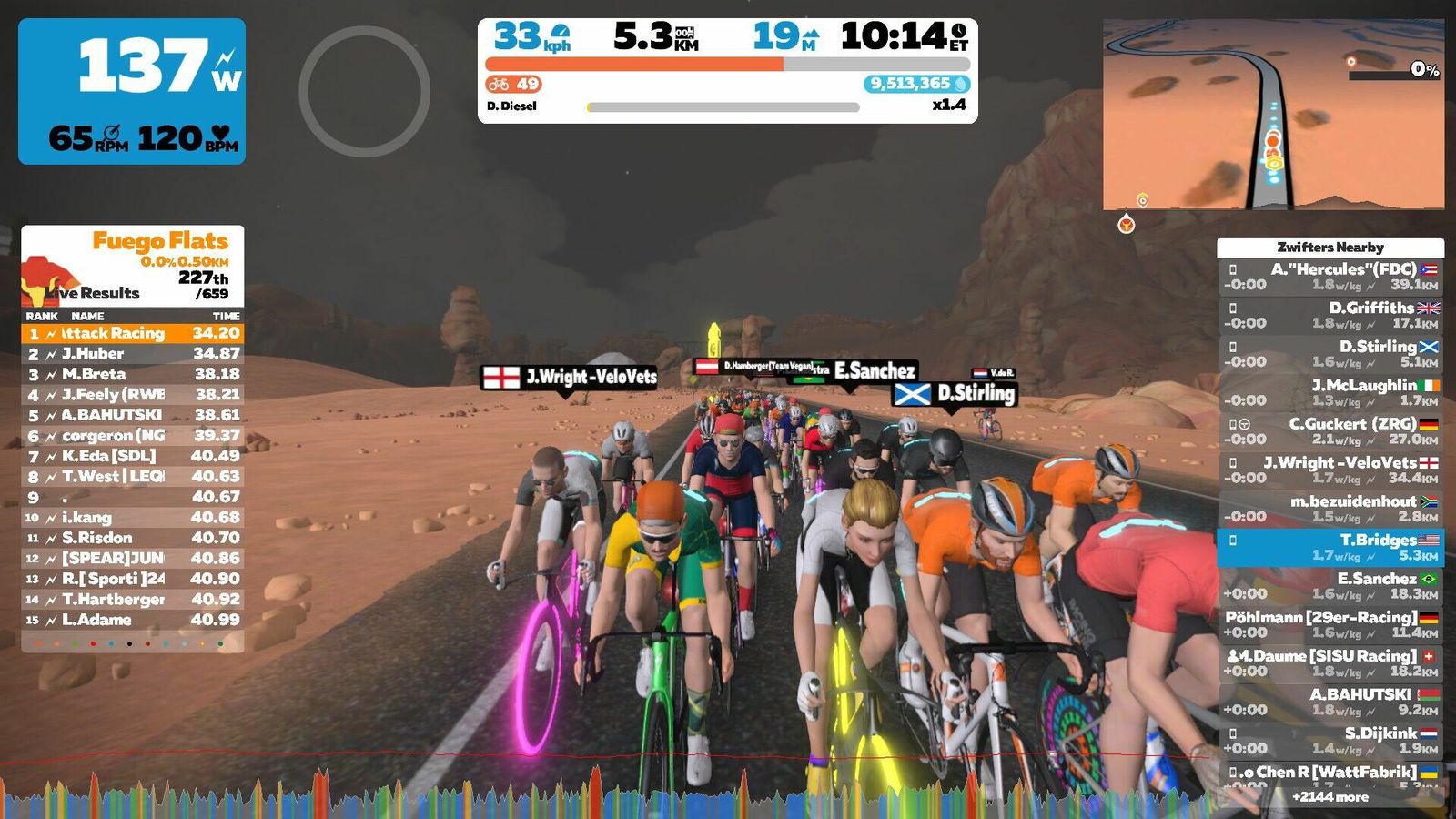Select K.Eda [SDL] leaderboard row
Image resolution: width=1456 pixels, height=819 pixels.
coord(133,456)
